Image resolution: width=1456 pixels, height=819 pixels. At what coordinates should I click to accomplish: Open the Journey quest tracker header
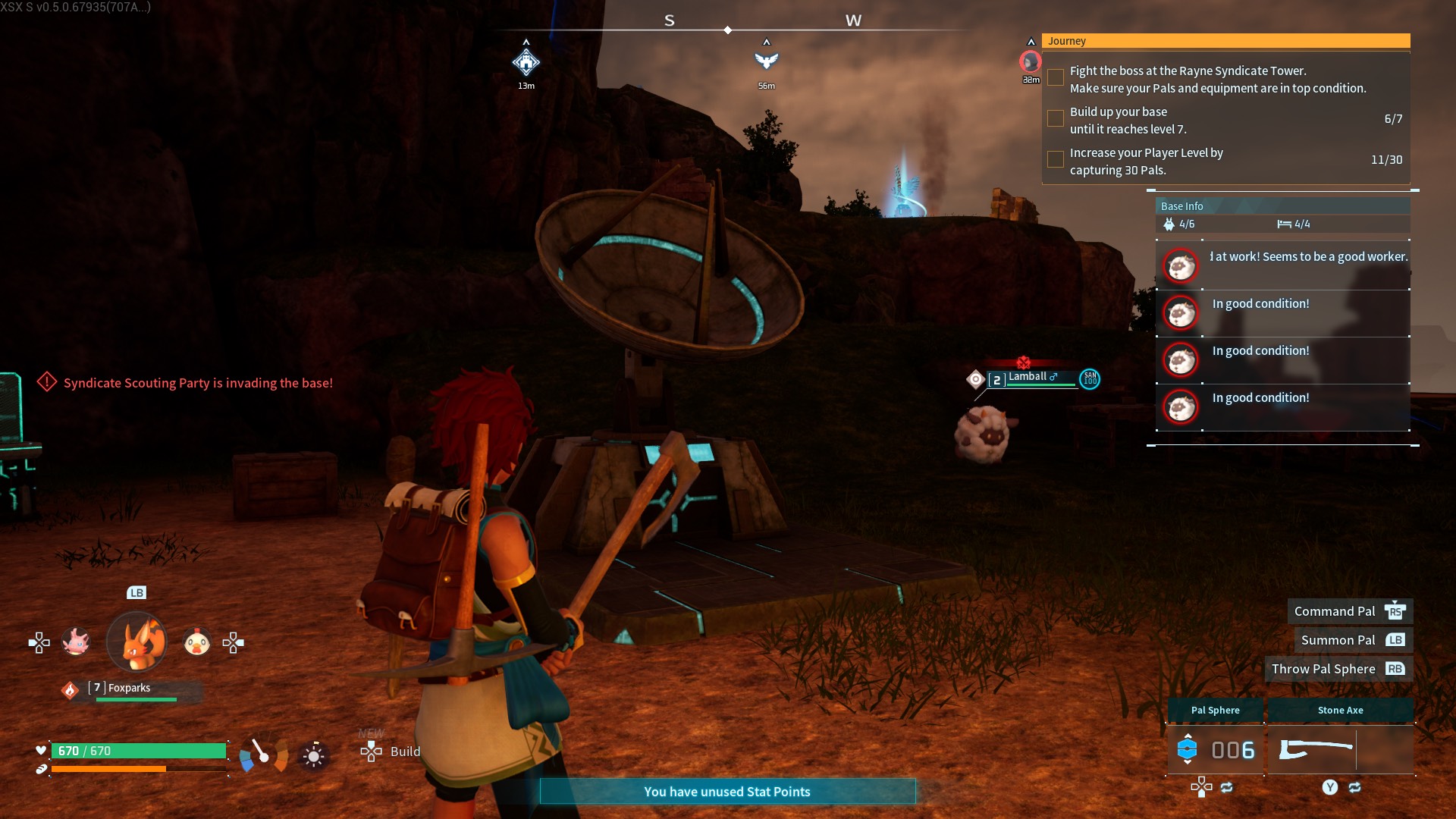coord(1225,41)
